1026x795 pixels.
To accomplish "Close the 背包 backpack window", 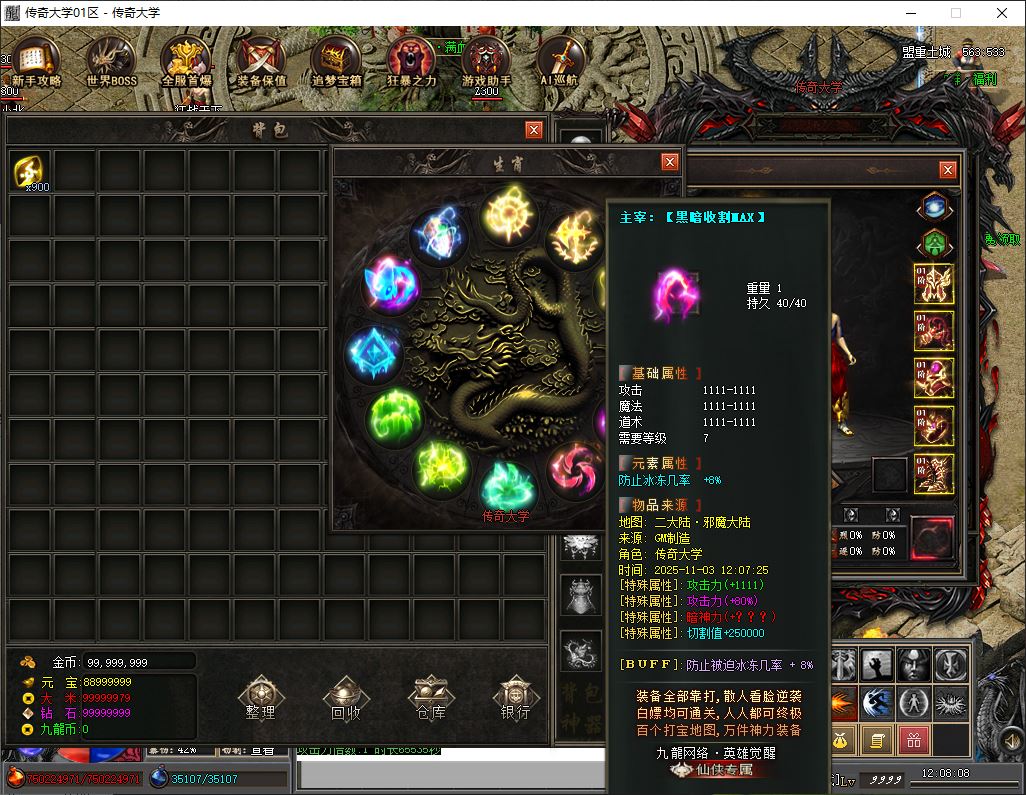I will pyautogui.click(x=534, y=130).
